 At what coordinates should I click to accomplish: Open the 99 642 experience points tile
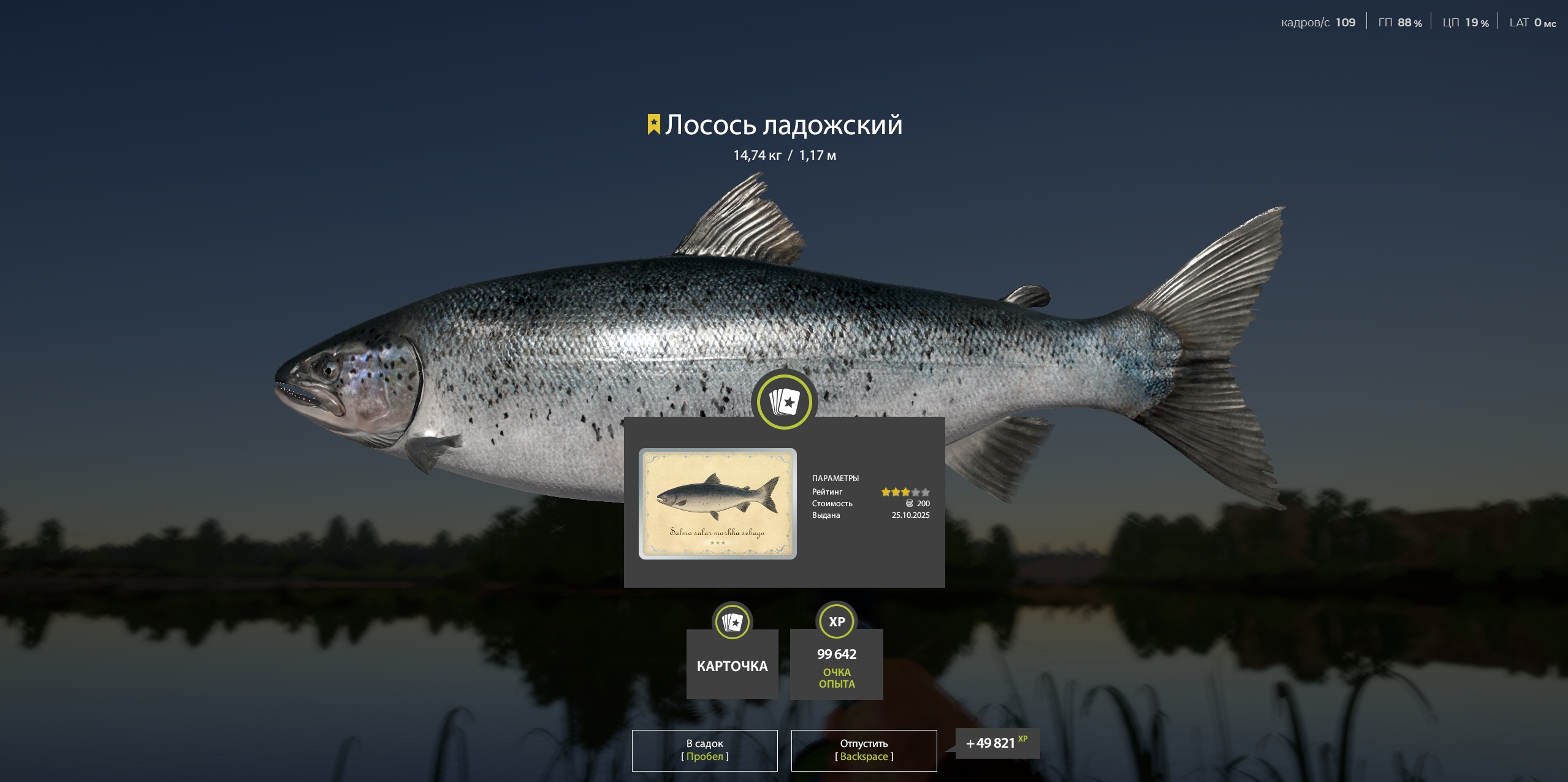coord(836,664)
